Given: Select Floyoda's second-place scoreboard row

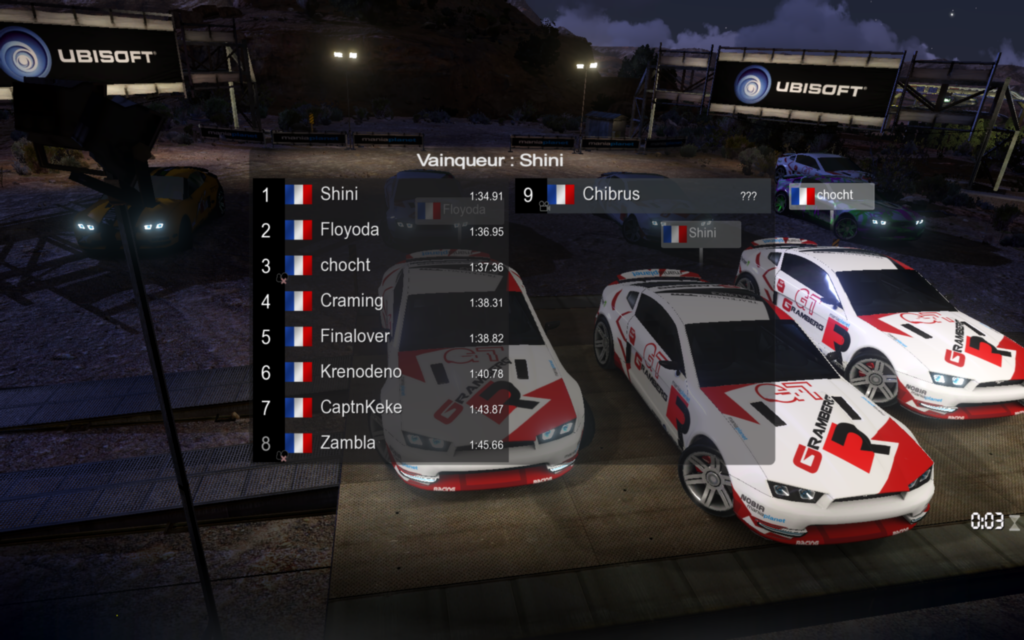Looking at the screenshot, I should [380, 230].
